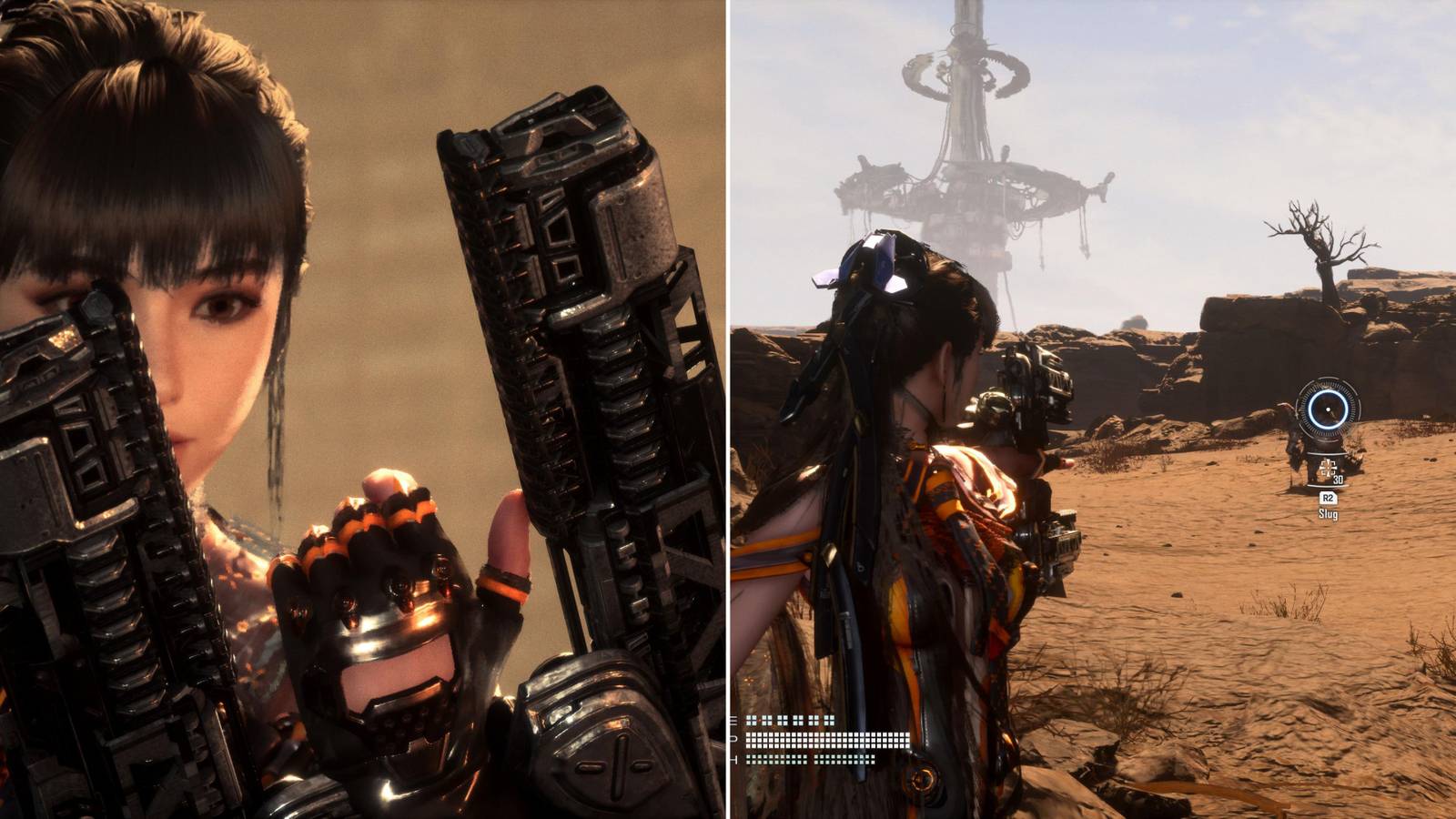Click the E gauge letter icon bottom left
This screenshot has width=1456, height=819.
pos(733,721)
